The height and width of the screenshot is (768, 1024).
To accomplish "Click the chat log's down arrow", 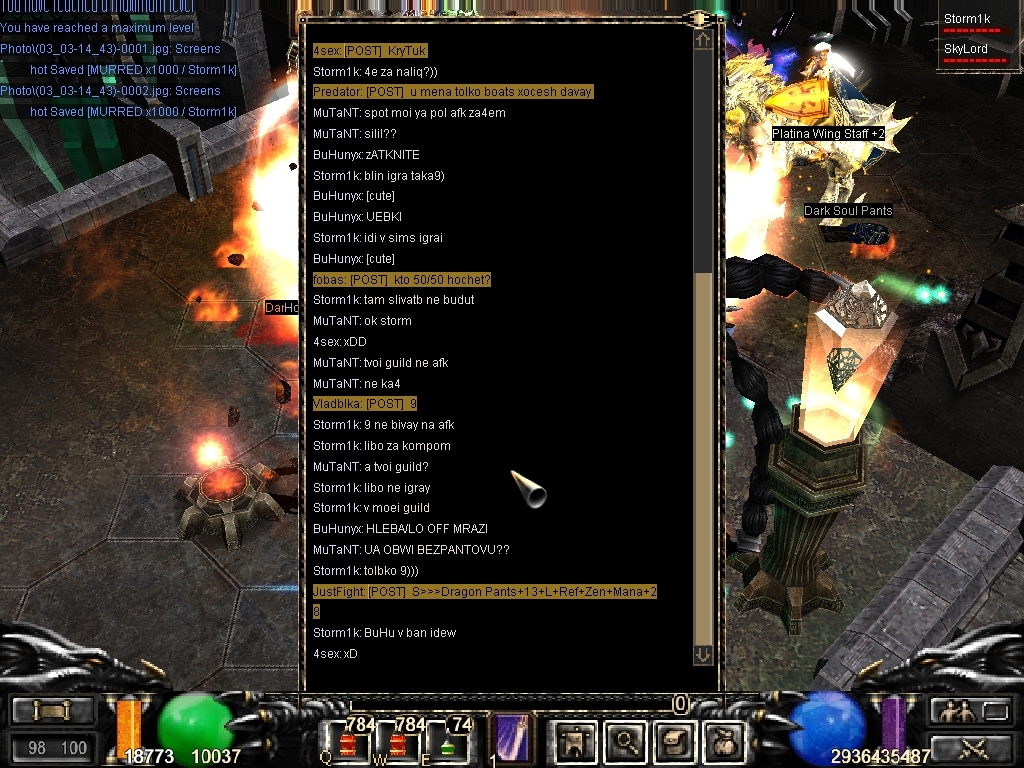I will coord(702,654).
